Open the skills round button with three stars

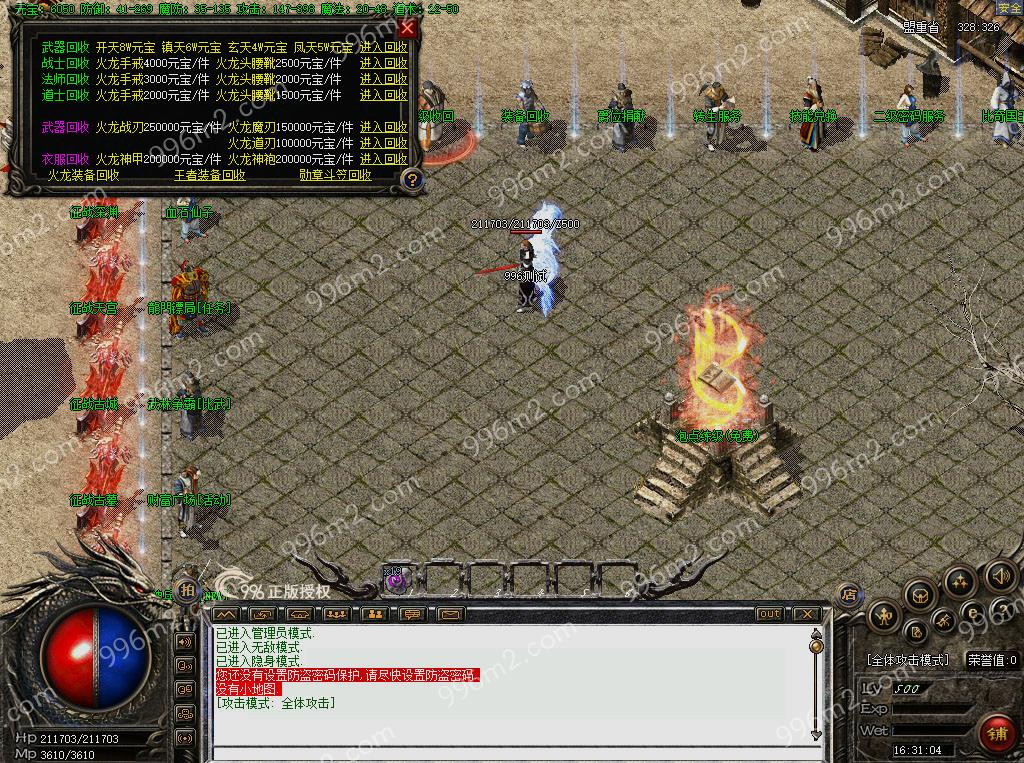pos(959,581)
